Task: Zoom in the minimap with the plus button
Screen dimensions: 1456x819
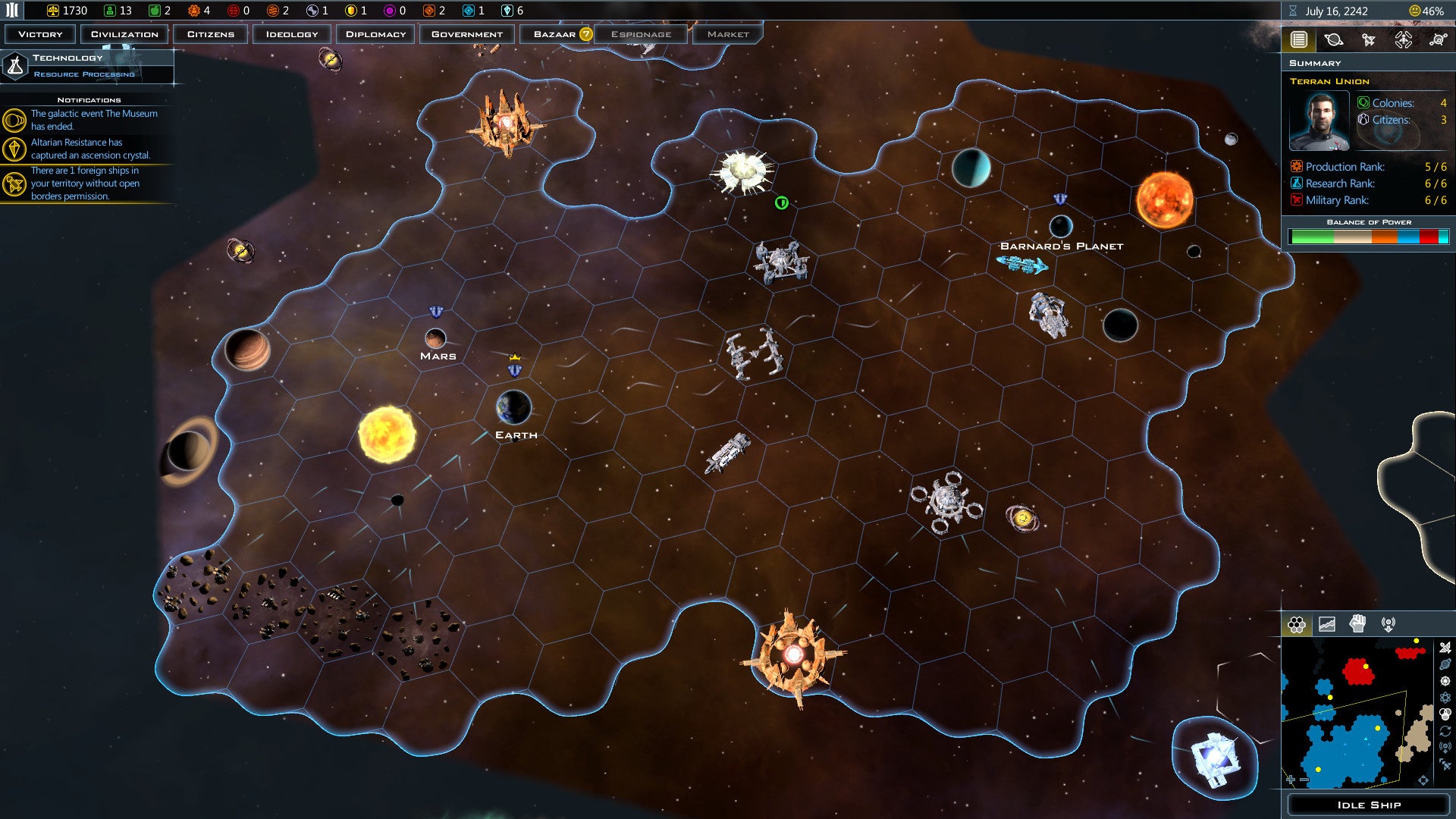Action: click(1291, 780)
